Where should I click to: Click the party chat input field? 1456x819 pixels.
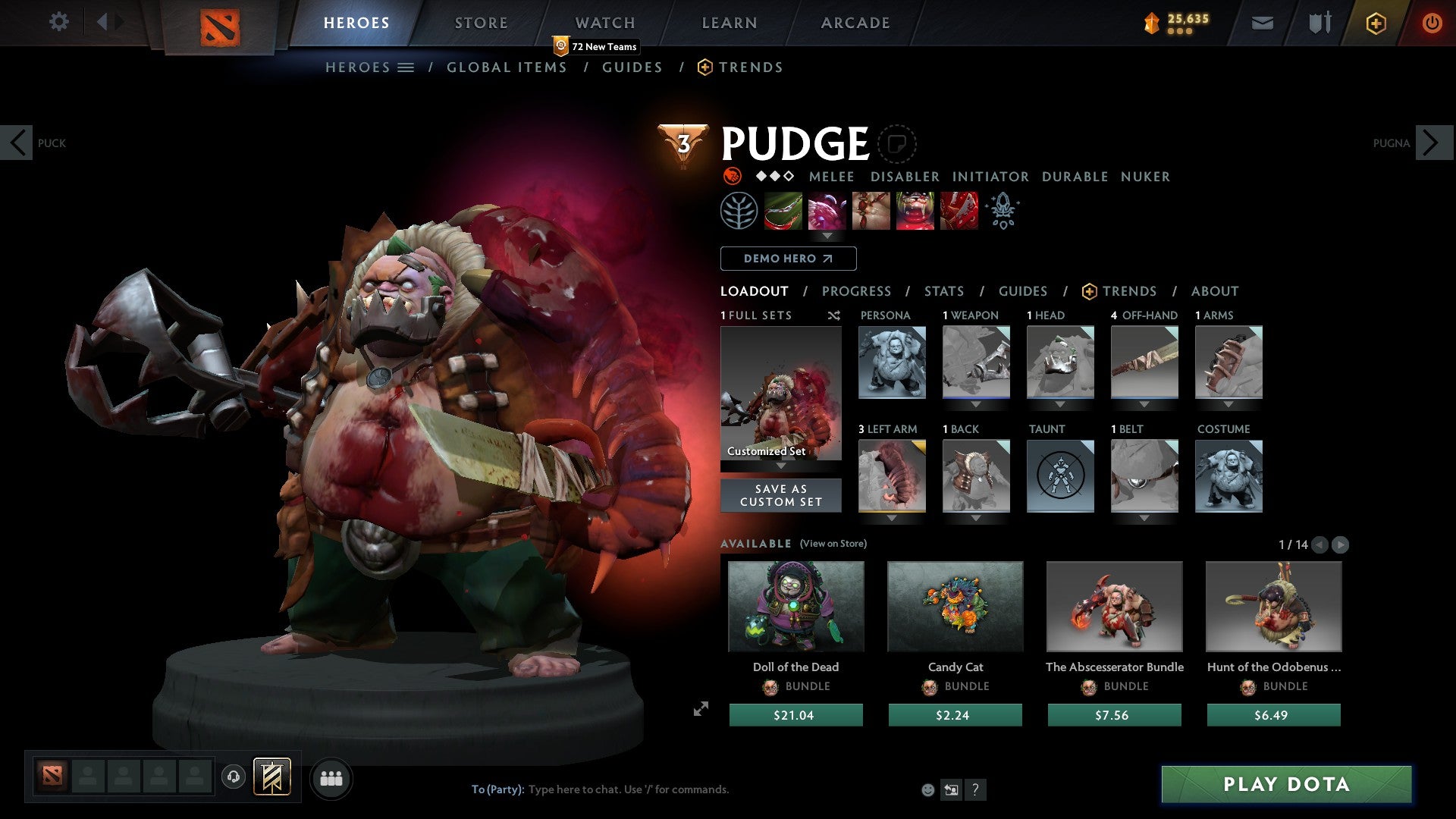point(629,789)
